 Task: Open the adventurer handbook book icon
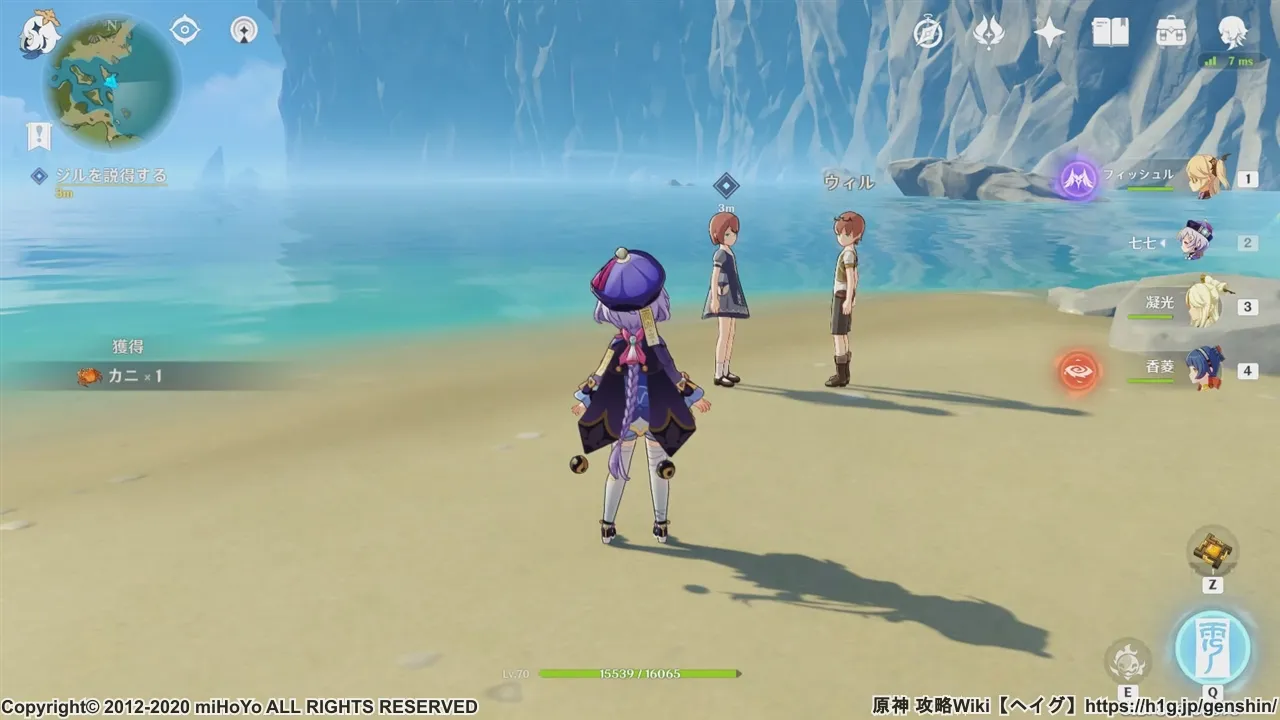click(x=1110, y=33)
